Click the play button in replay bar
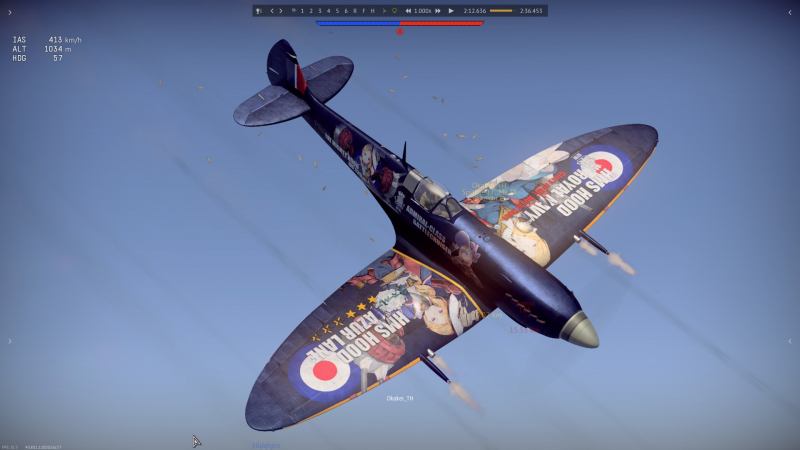This screenshot has height=450, width=800. [451, 11]
